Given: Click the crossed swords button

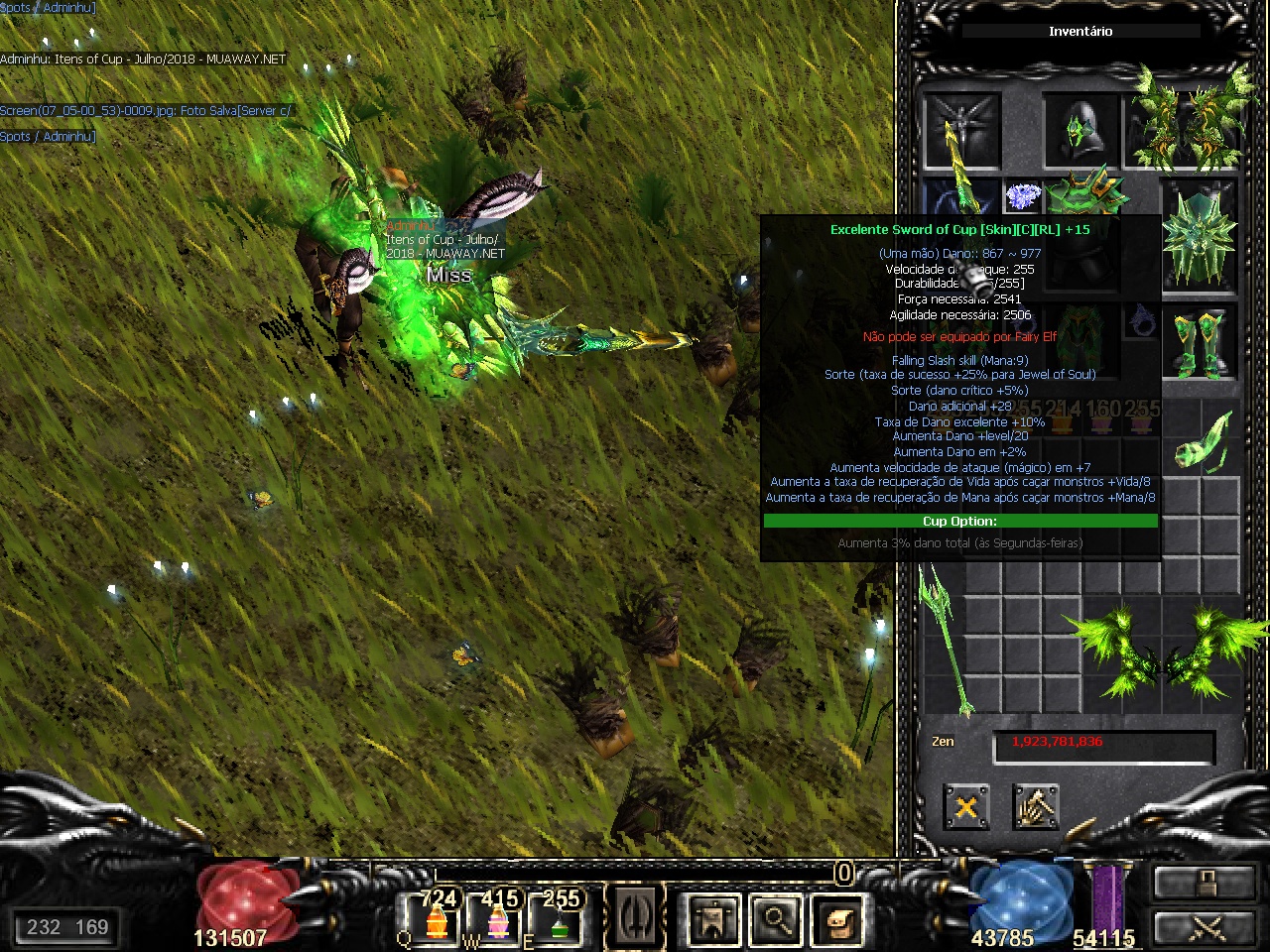Looking at the screenshot, I should pos(1205,928).
